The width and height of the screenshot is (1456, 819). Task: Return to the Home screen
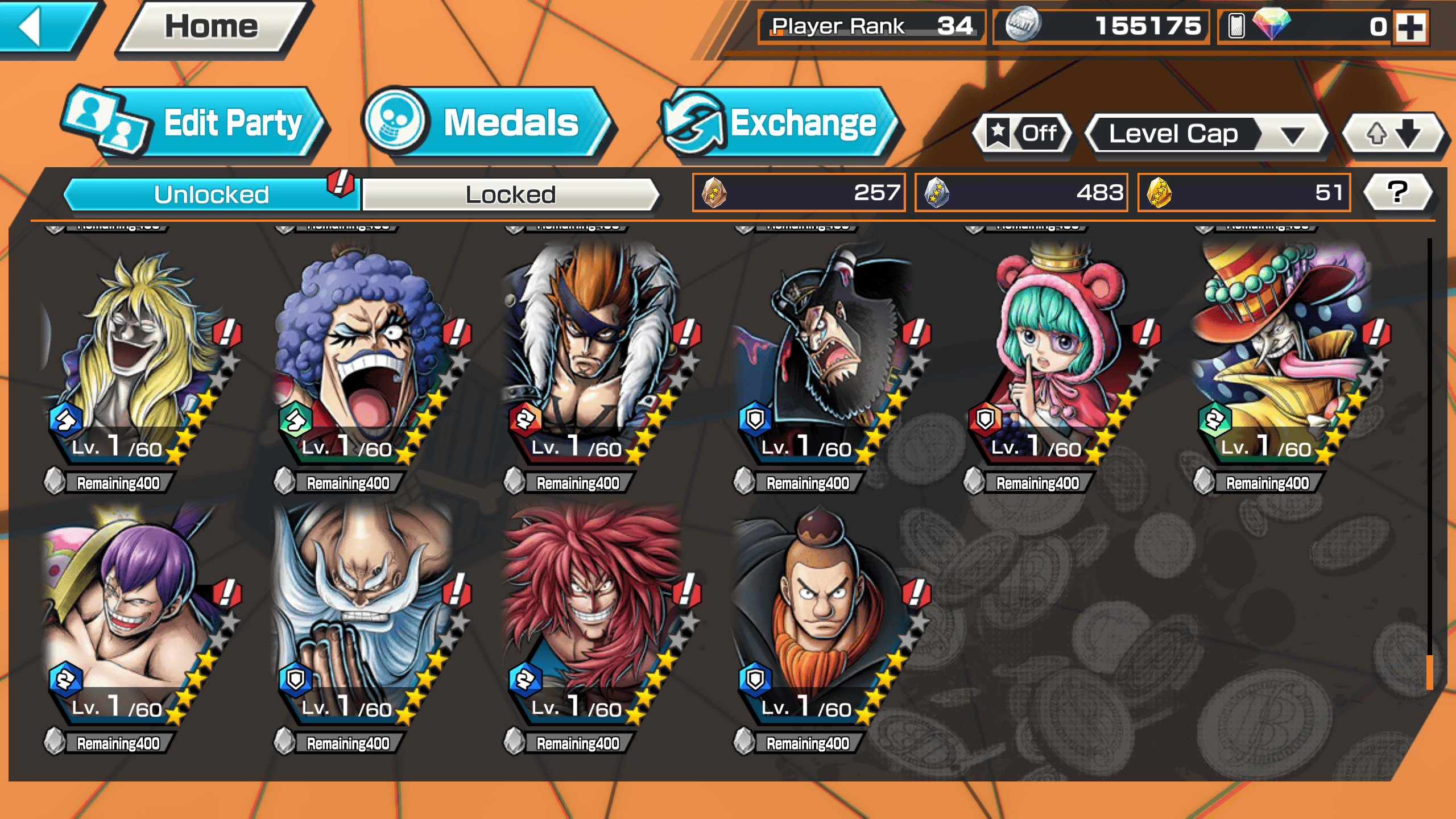click(212, 27)
